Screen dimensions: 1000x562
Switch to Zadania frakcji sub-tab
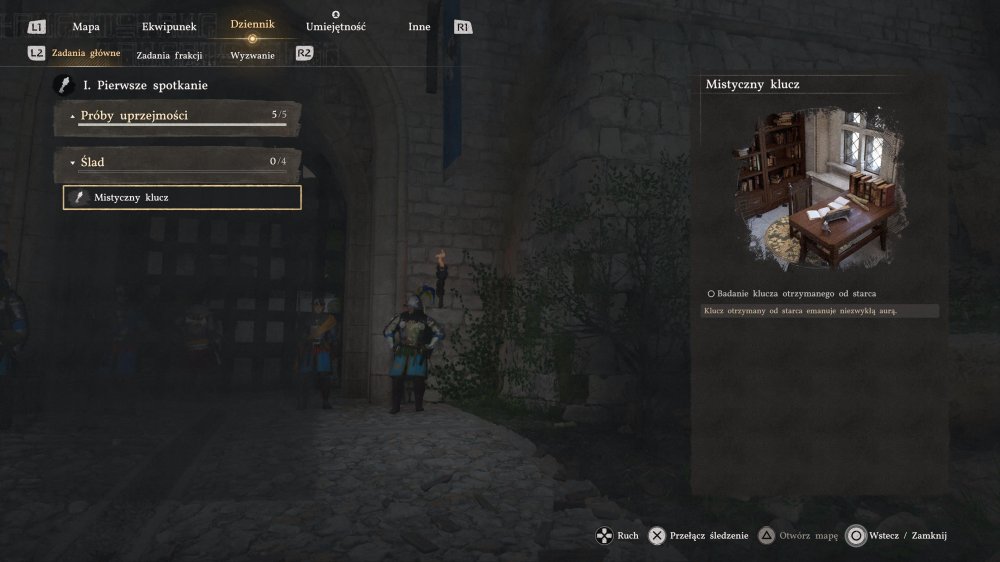click(x=168, y=56)
